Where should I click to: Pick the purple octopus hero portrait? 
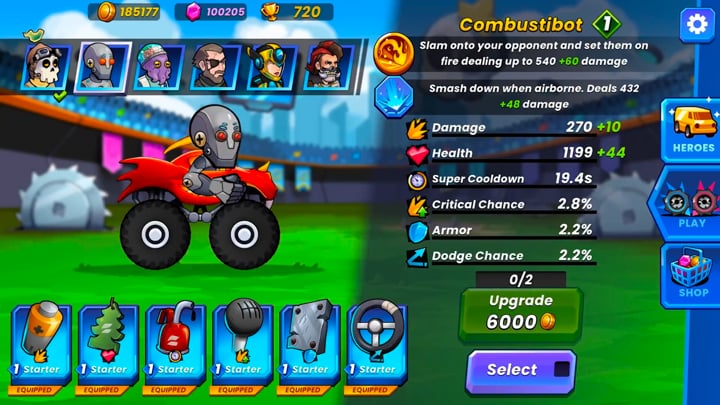tap(159, 67)
